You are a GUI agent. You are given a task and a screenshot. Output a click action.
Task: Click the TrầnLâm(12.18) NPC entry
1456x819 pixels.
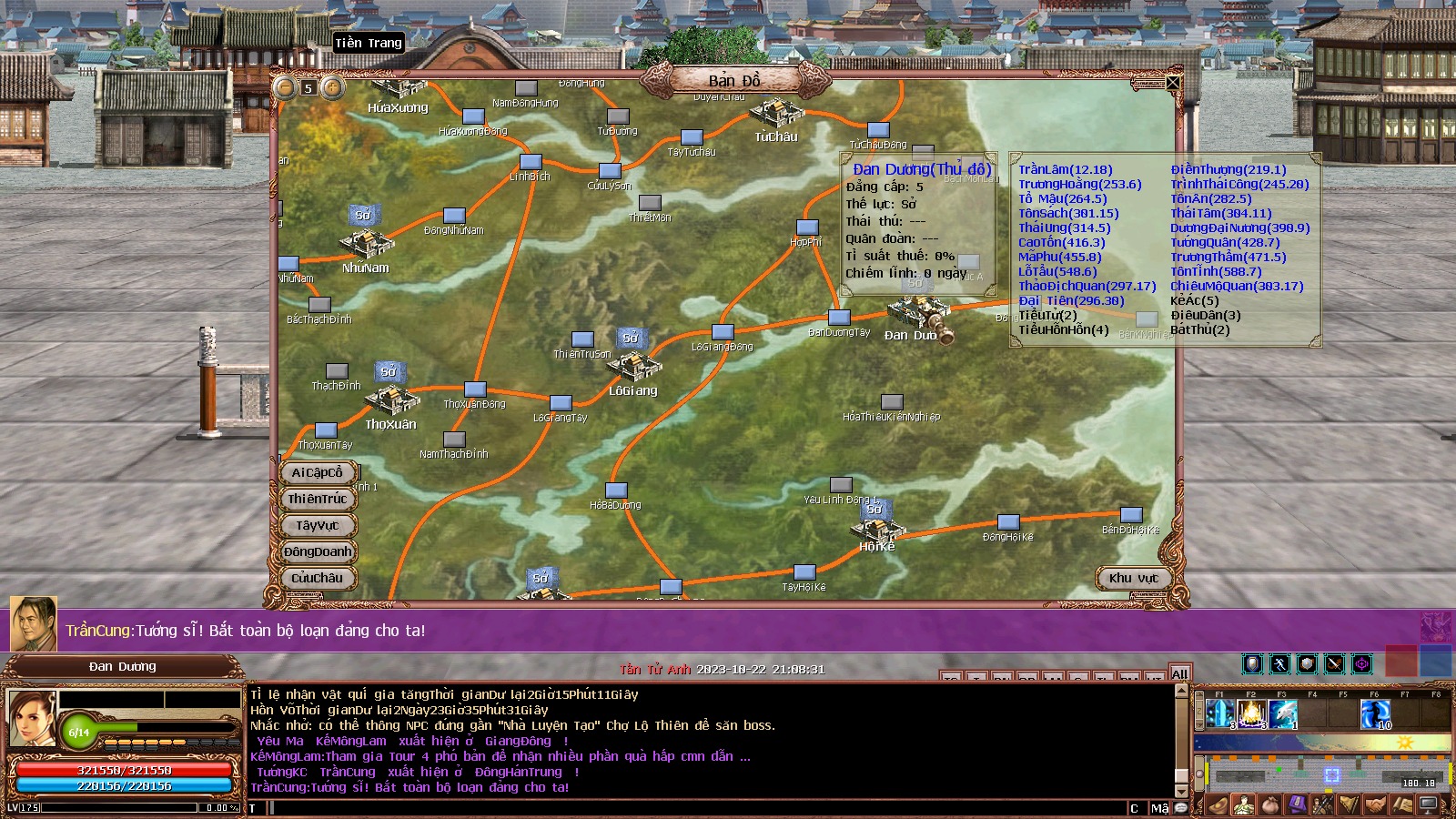coord(1065,169)
